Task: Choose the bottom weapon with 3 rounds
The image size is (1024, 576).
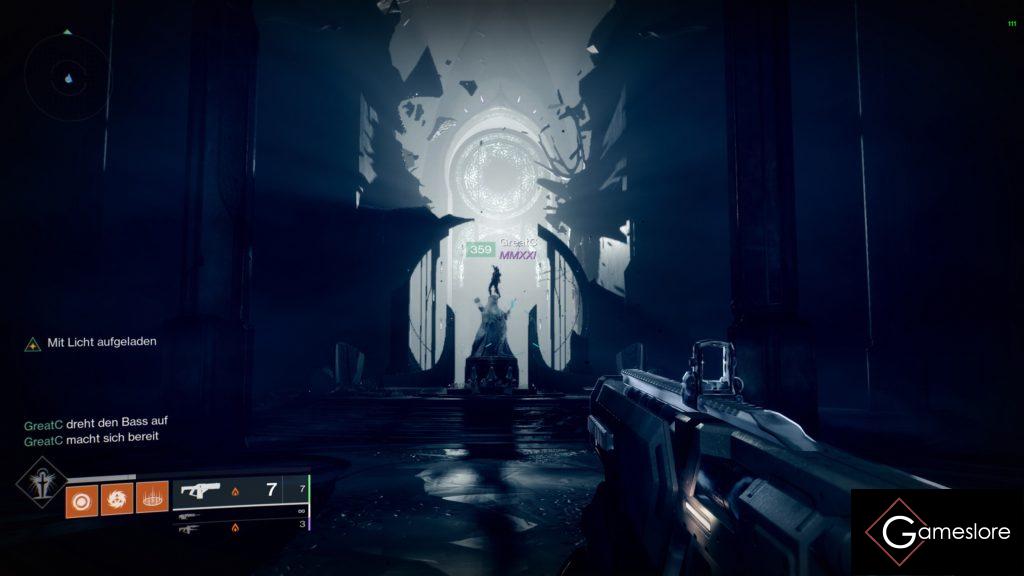Action: pos(240,526)
